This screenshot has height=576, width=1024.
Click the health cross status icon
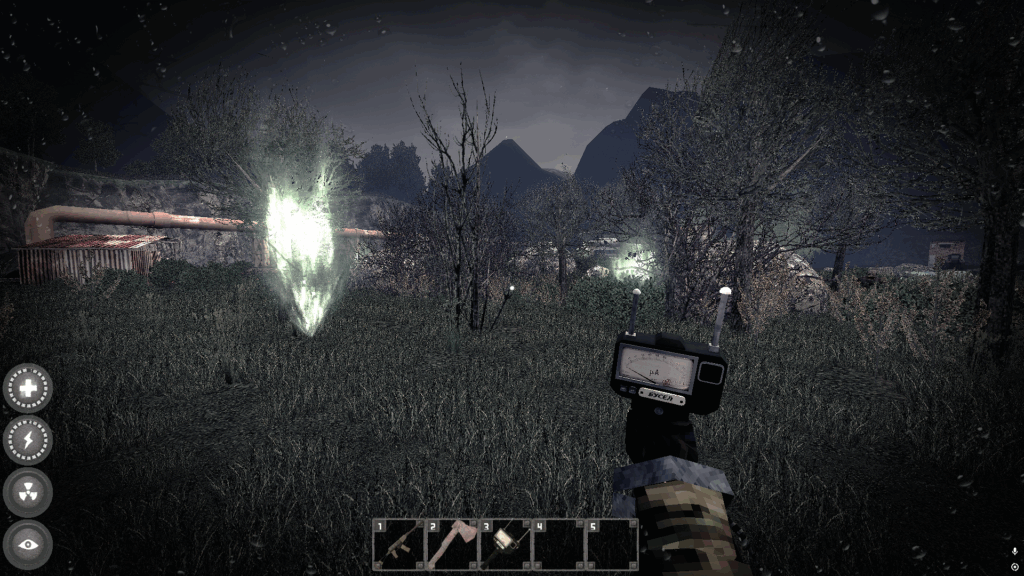pyautogui.click(x=28, y=388)
